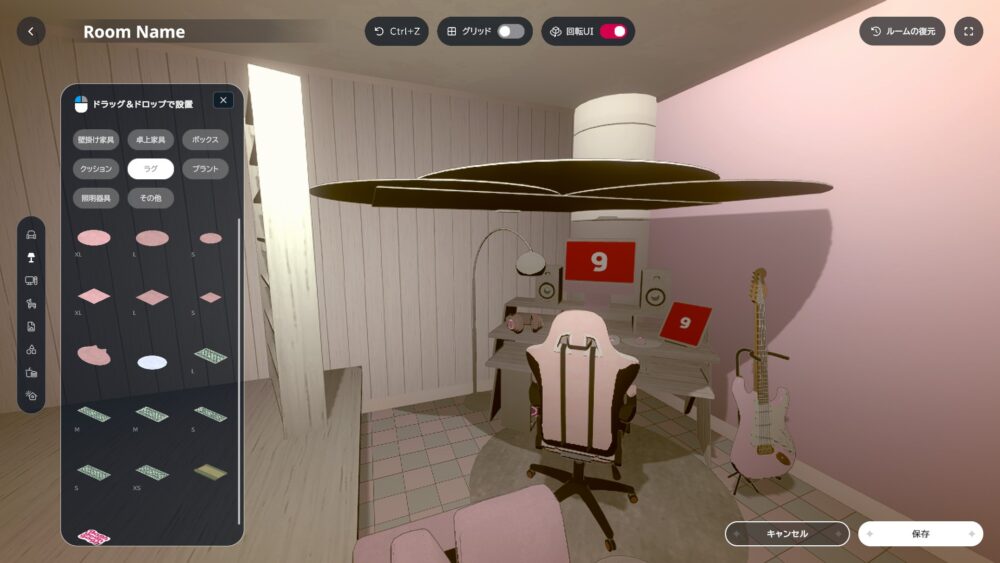This screenshot has height=563, width=1000.
Task: Pick the XL pink oval rug
Action: coord(94,238)
